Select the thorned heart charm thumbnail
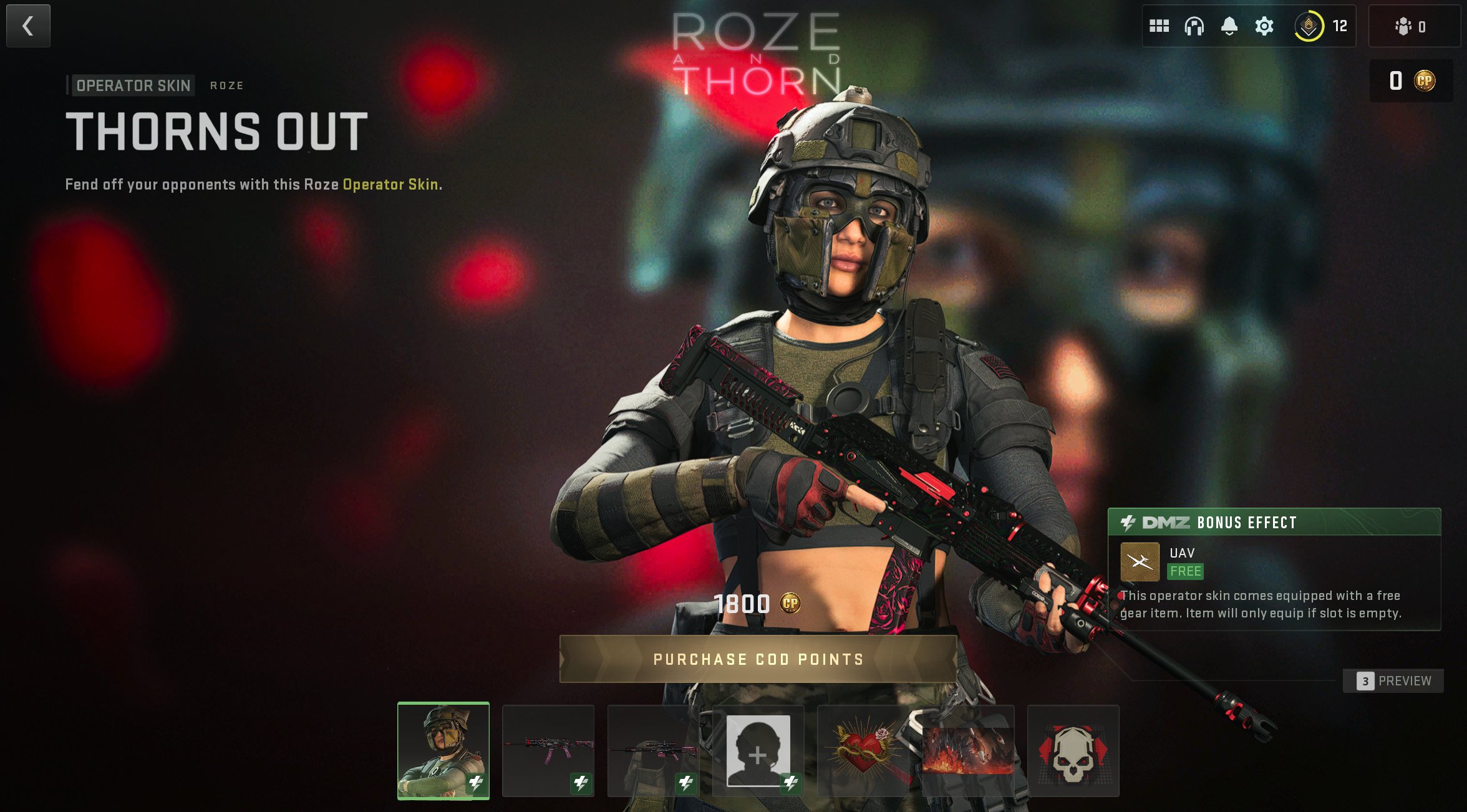The width and height of the screenshot is (1467, 812). tap(862, 750)
